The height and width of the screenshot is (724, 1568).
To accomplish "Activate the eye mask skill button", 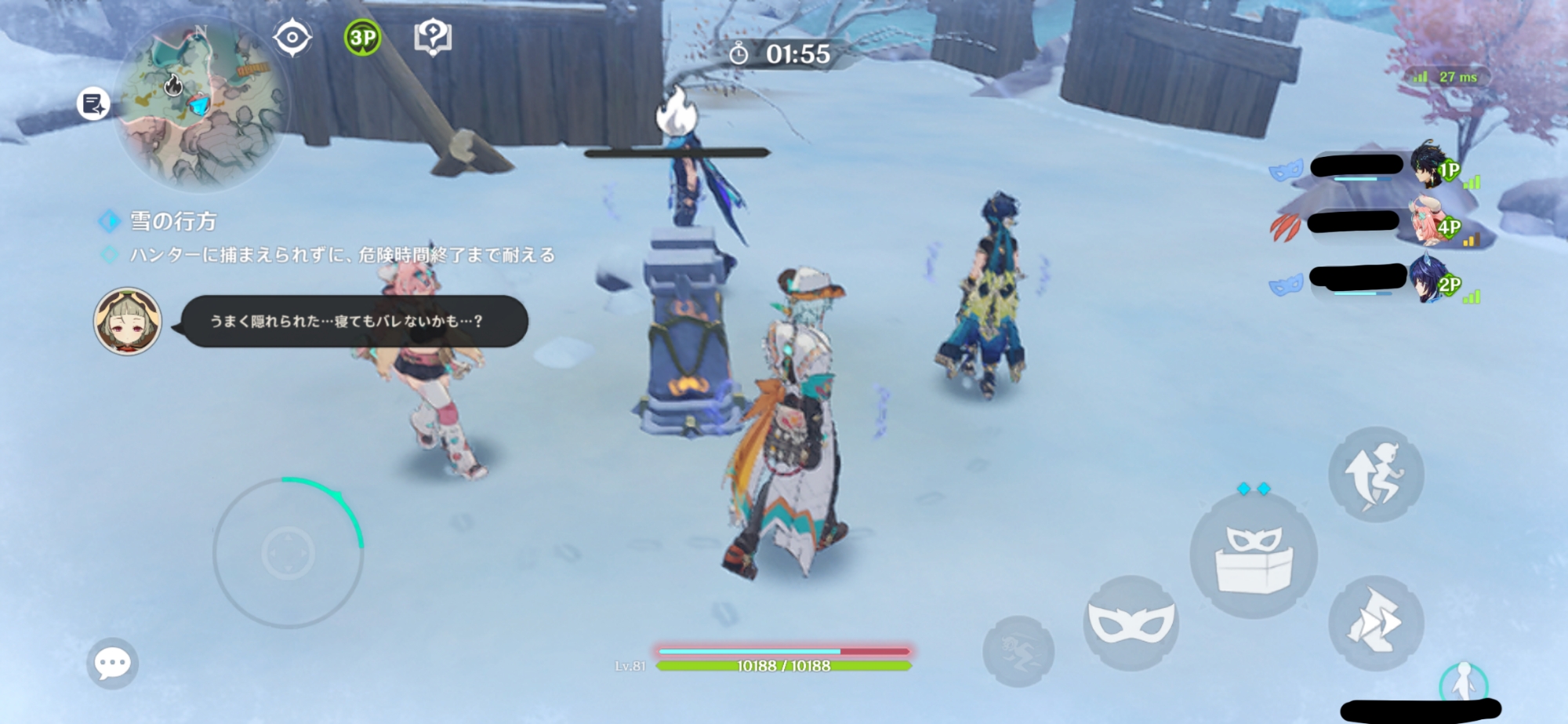I will click(1131, 623).
